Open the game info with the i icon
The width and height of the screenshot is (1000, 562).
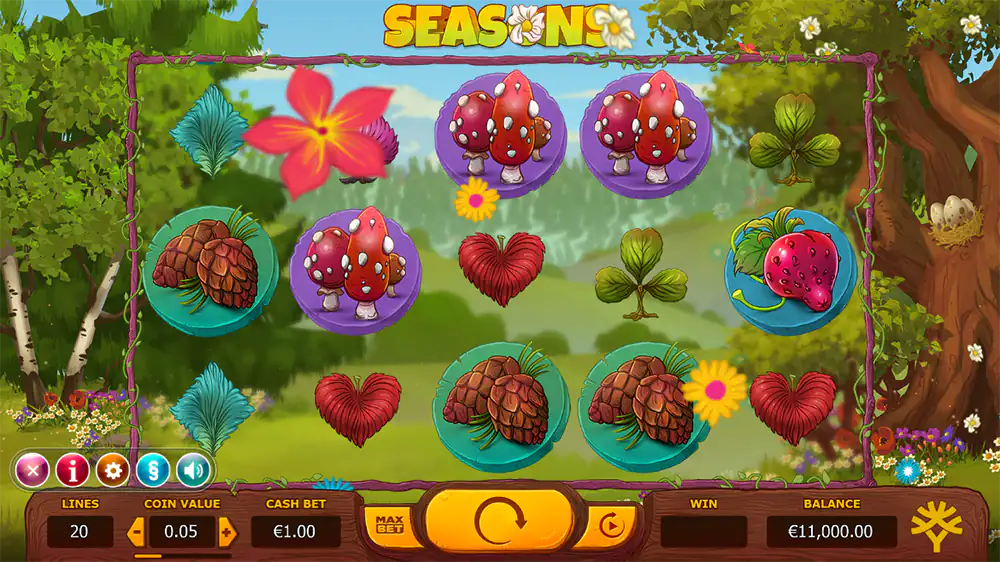(x=72, y=469)
